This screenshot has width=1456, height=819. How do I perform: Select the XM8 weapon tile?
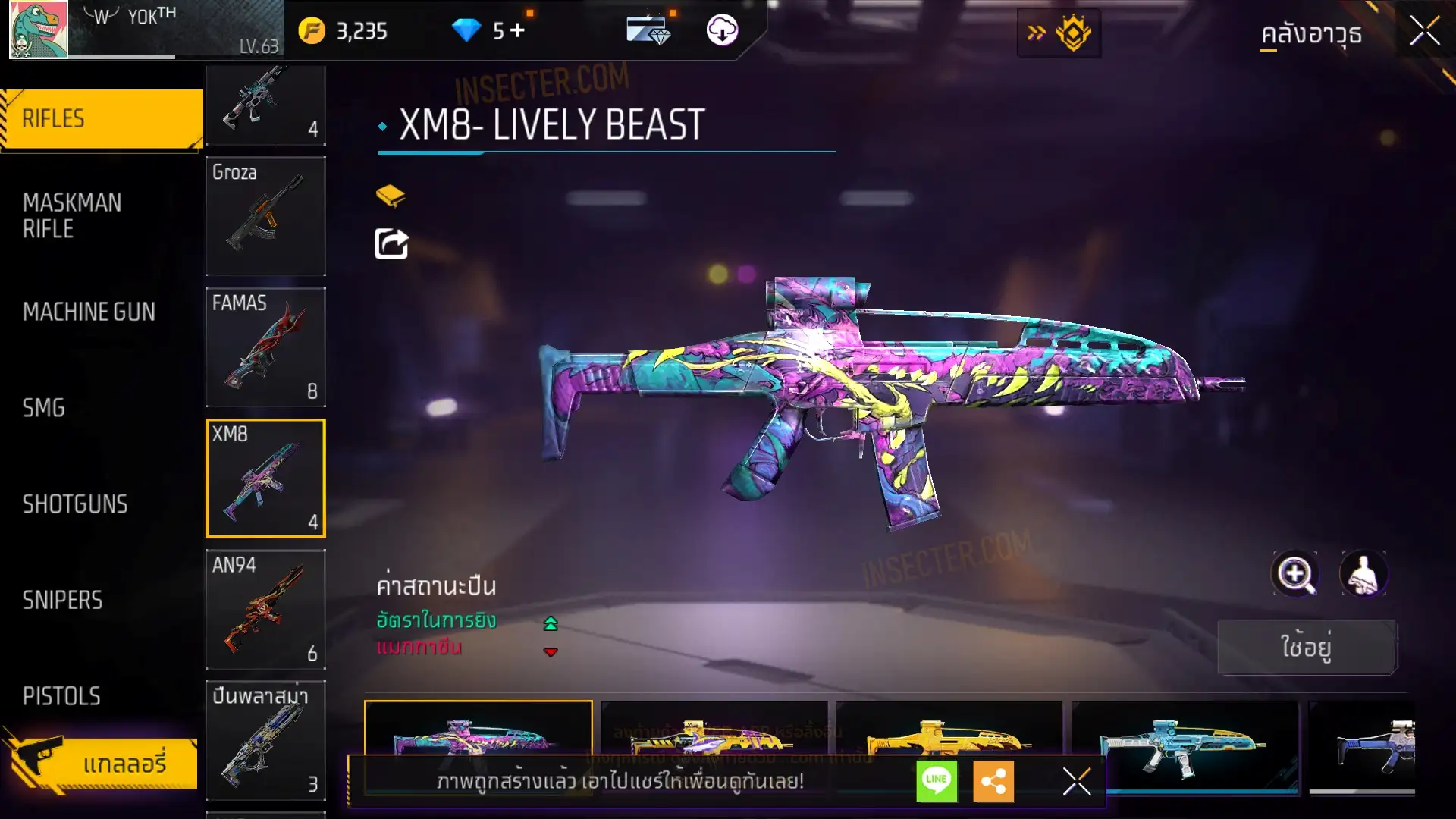point(265,479)
